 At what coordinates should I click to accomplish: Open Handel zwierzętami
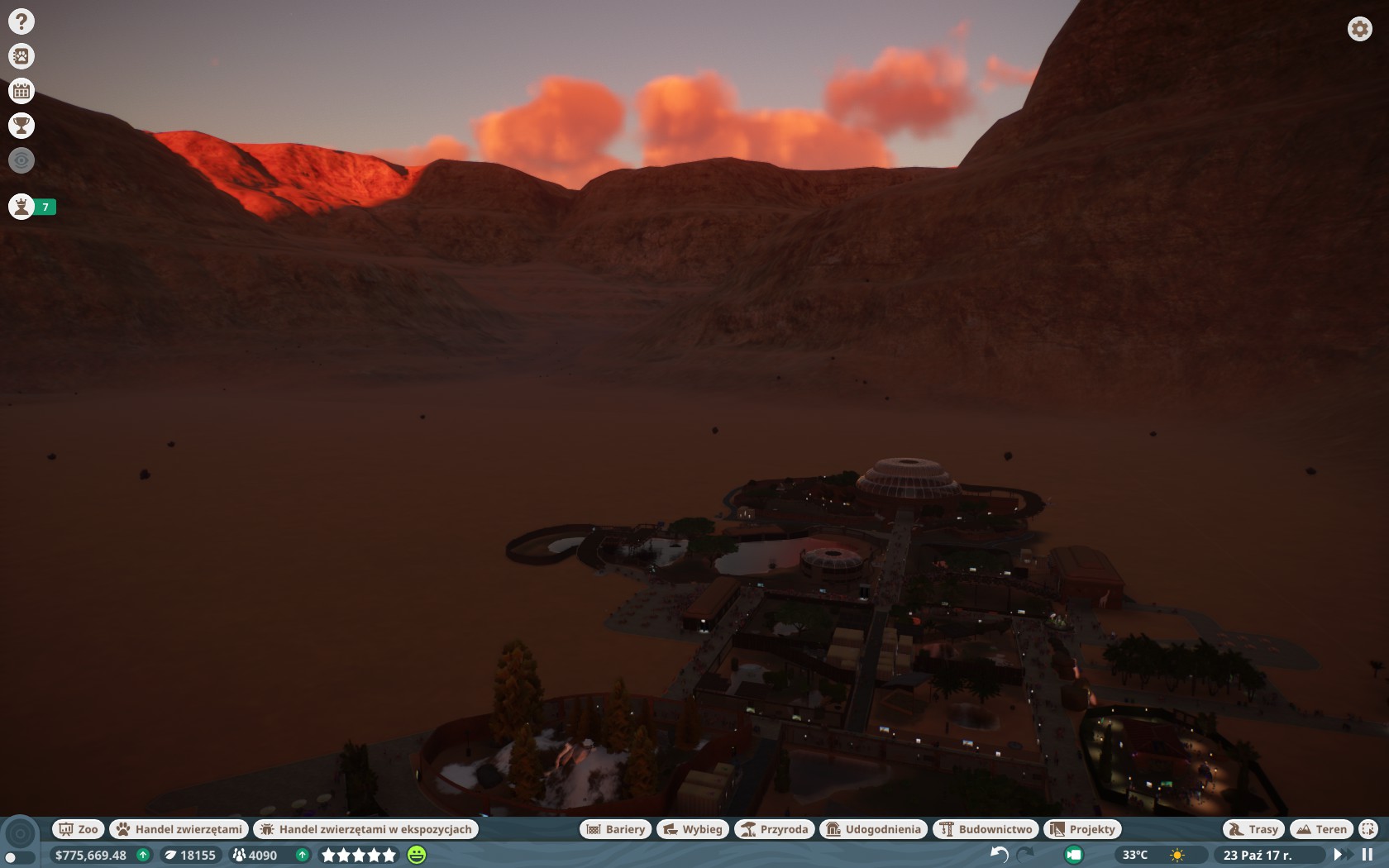click(179, 829)
